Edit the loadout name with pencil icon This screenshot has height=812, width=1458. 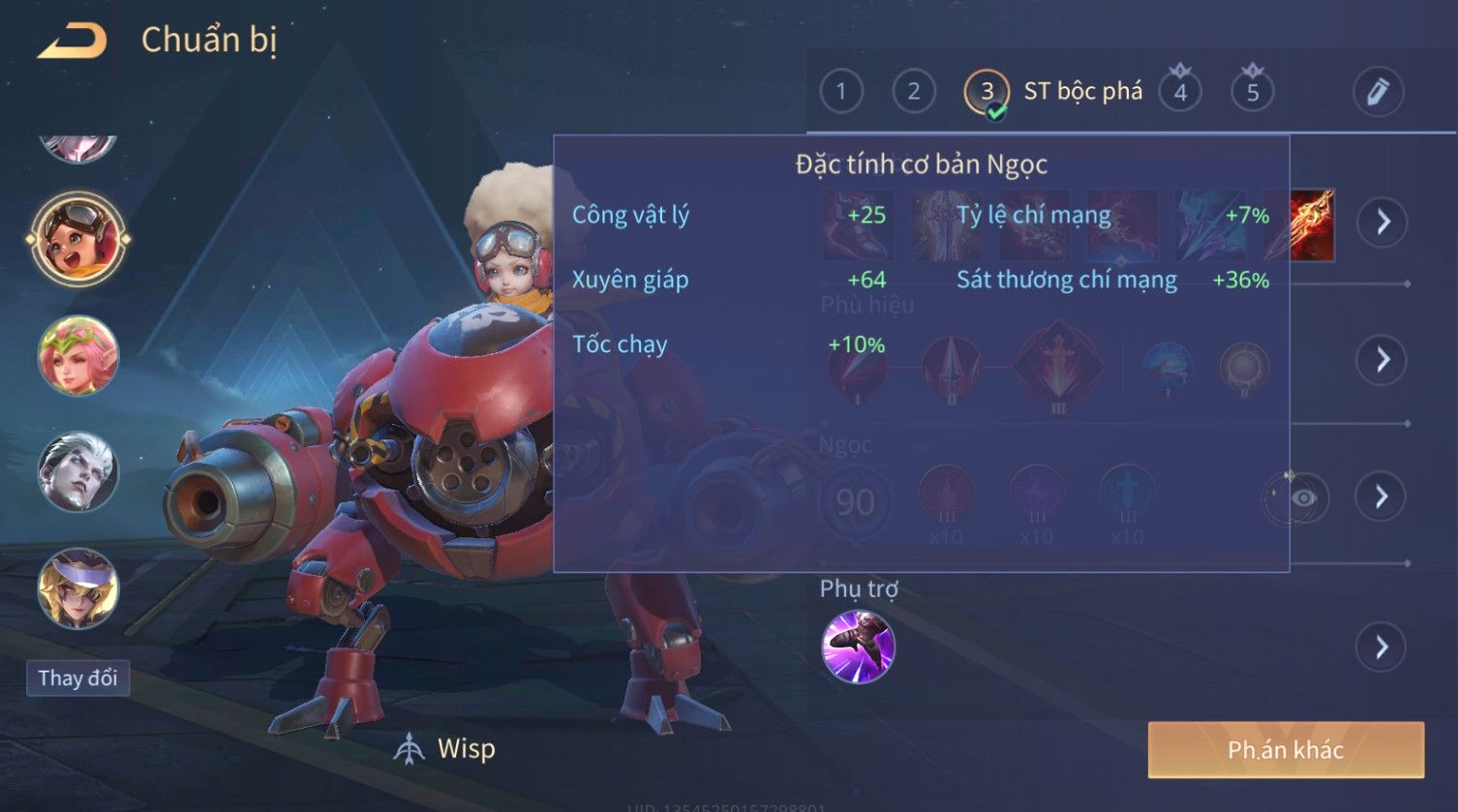click(x=1378, y=92)
